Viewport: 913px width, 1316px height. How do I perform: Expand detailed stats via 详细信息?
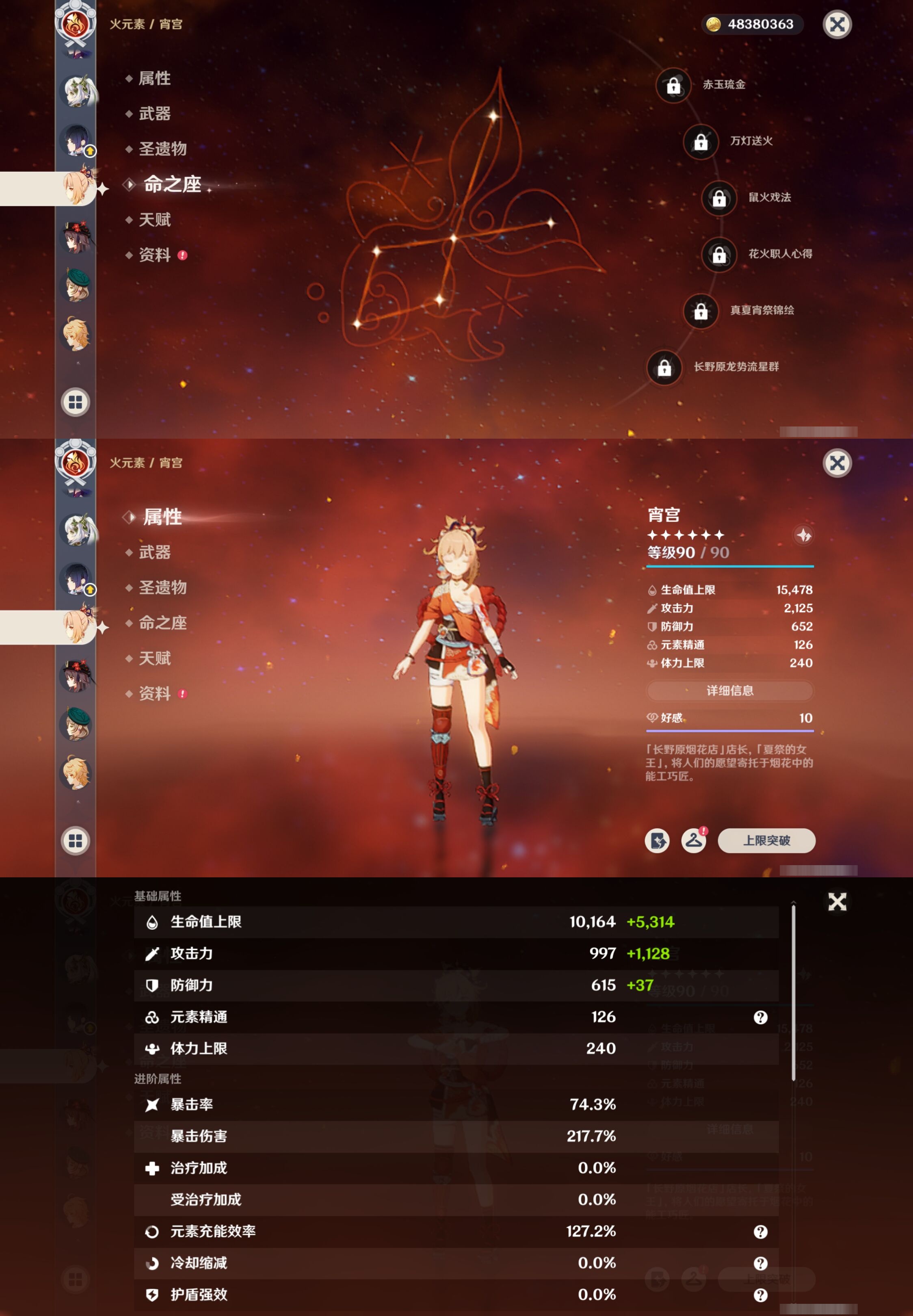pyautogui.click(x=729, y=690)
